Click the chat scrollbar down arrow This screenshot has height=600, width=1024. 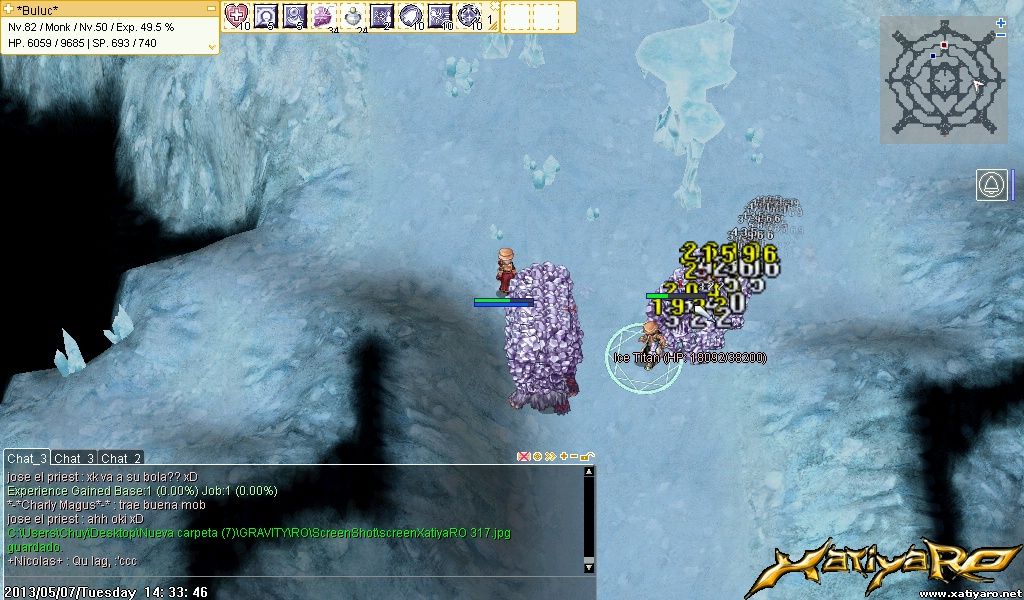pyautogui.click(x=589, y=567)
